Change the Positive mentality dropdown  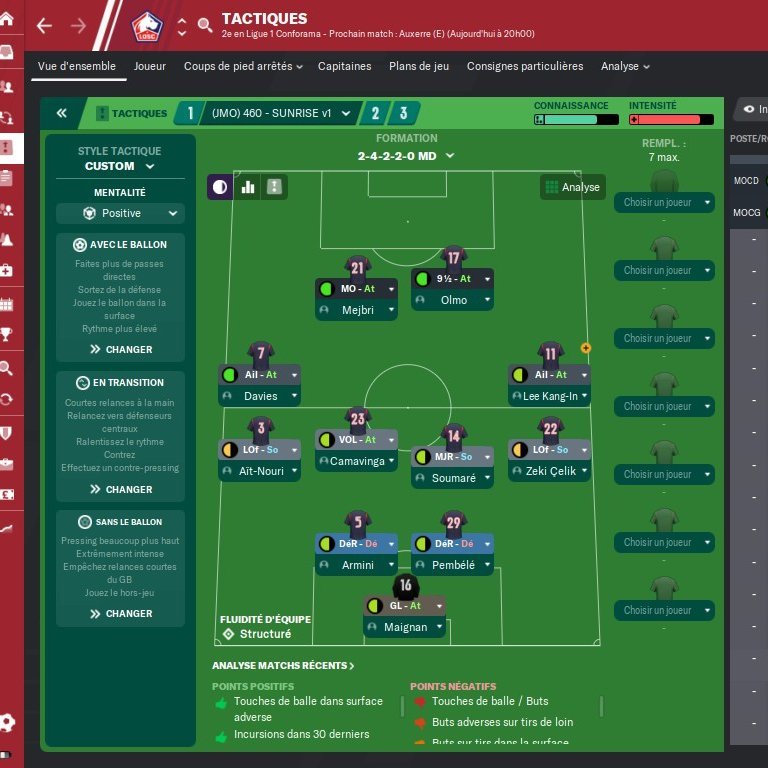click(120, 213)
